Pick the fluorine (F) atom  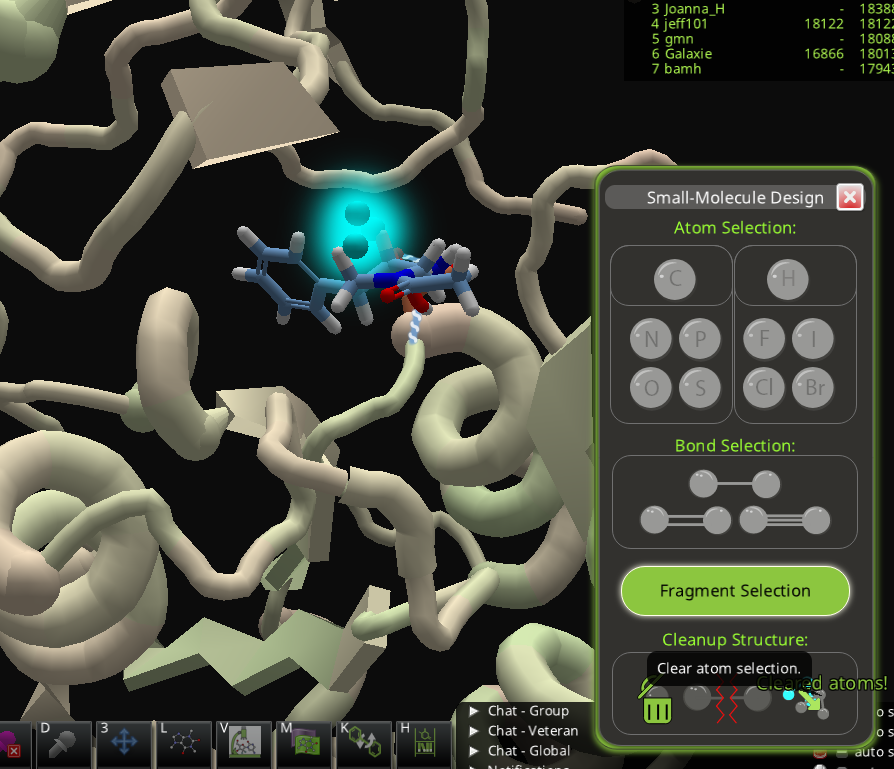pyautogui.click(x=765, y=340)
